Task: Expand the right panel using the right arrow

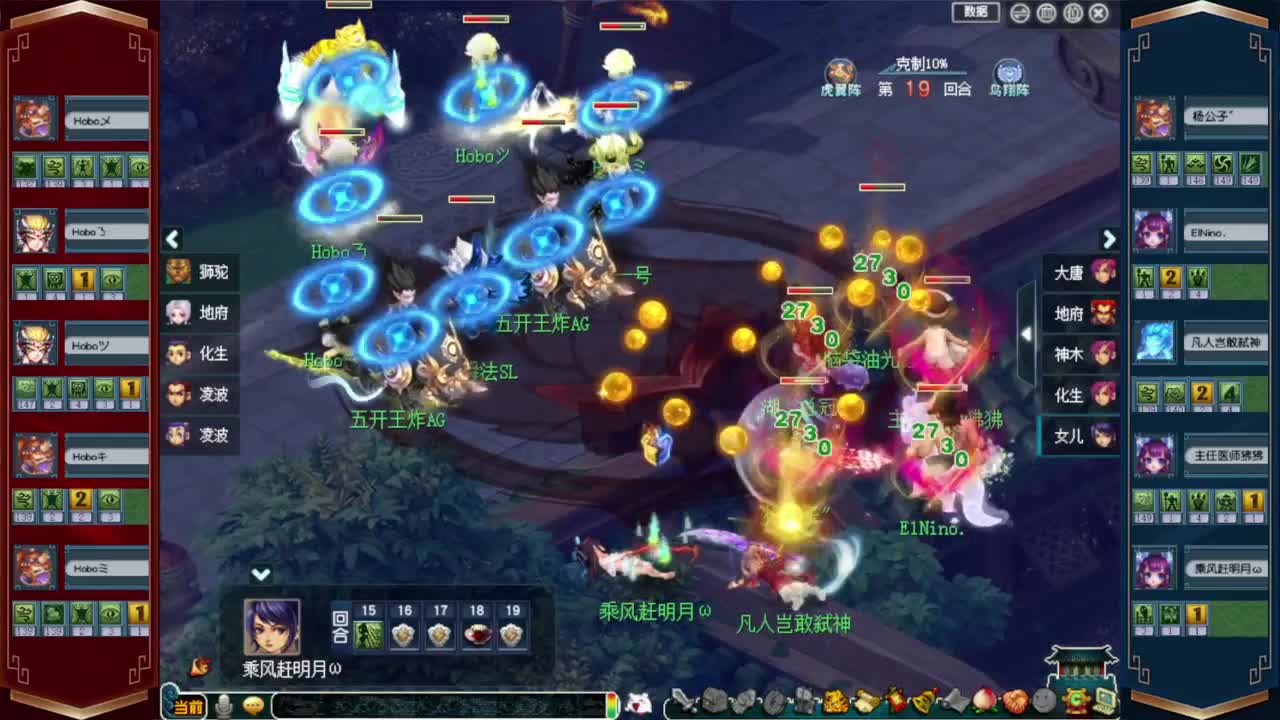Action: (1108, 240)
